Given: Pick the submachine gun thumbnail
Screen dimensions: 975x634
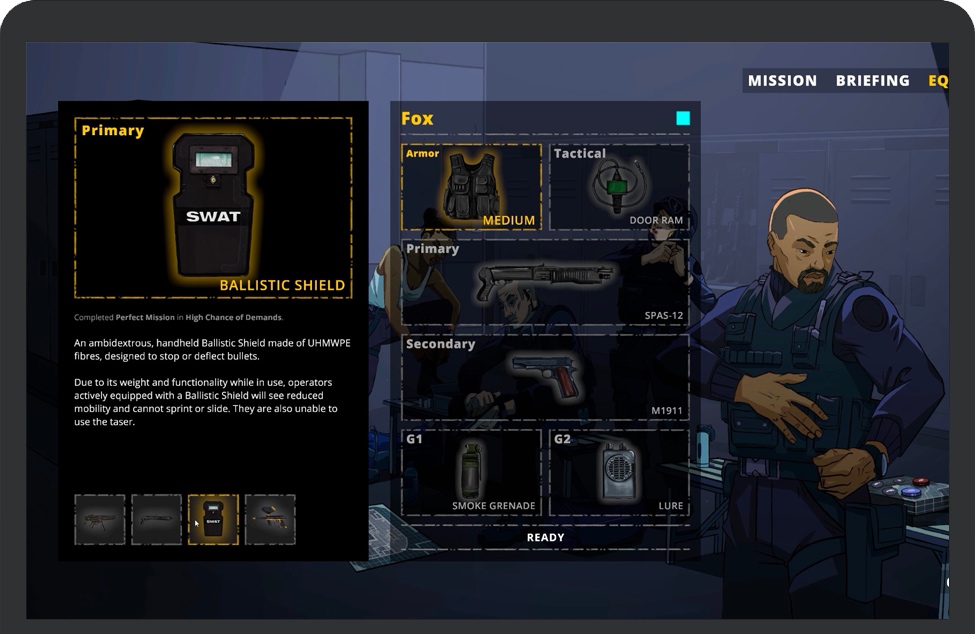Looking at the screenshot, I should 100,520.
